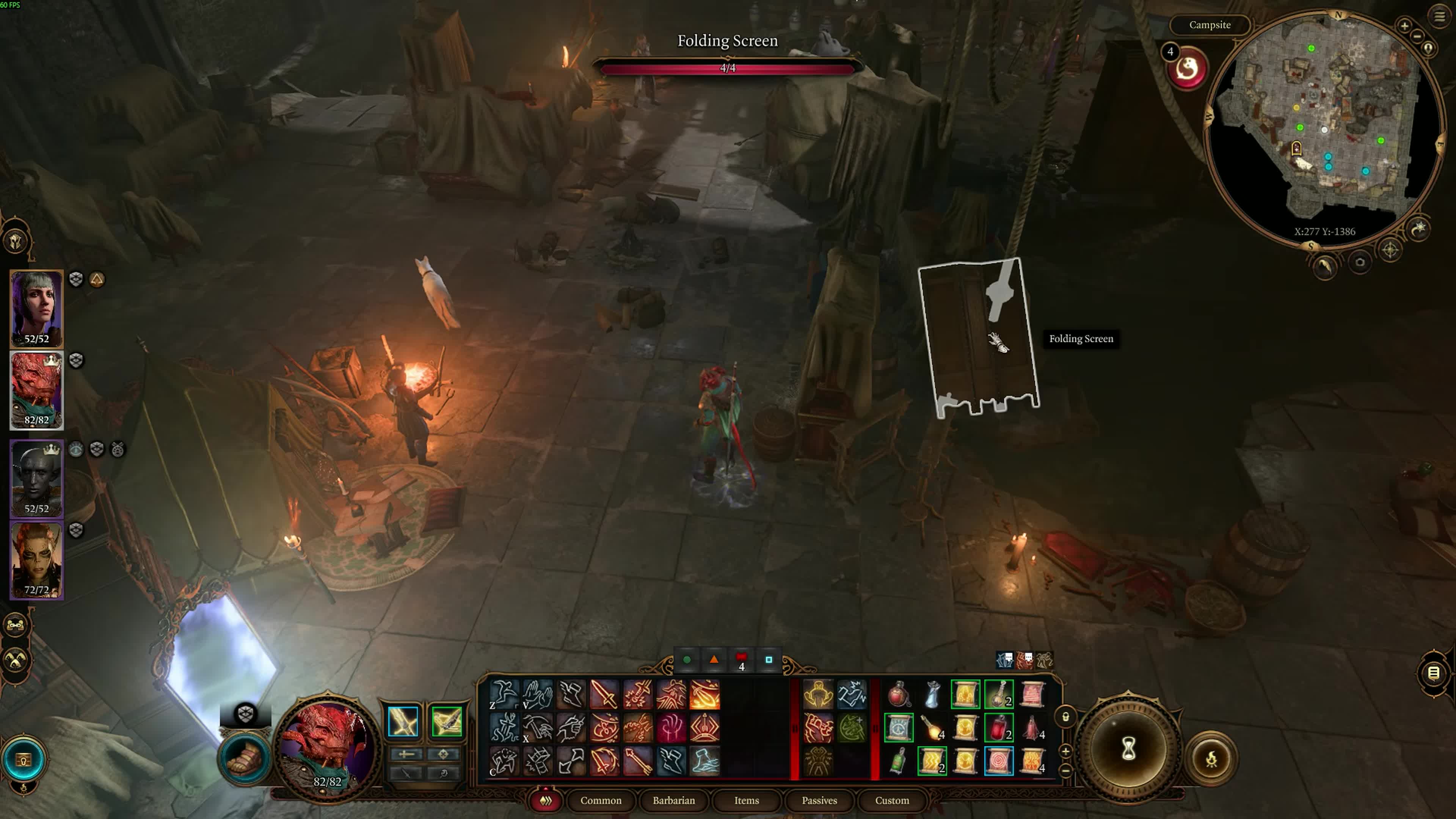
Task: Toggle the hotbar lock padlock
Action: 1065,717
